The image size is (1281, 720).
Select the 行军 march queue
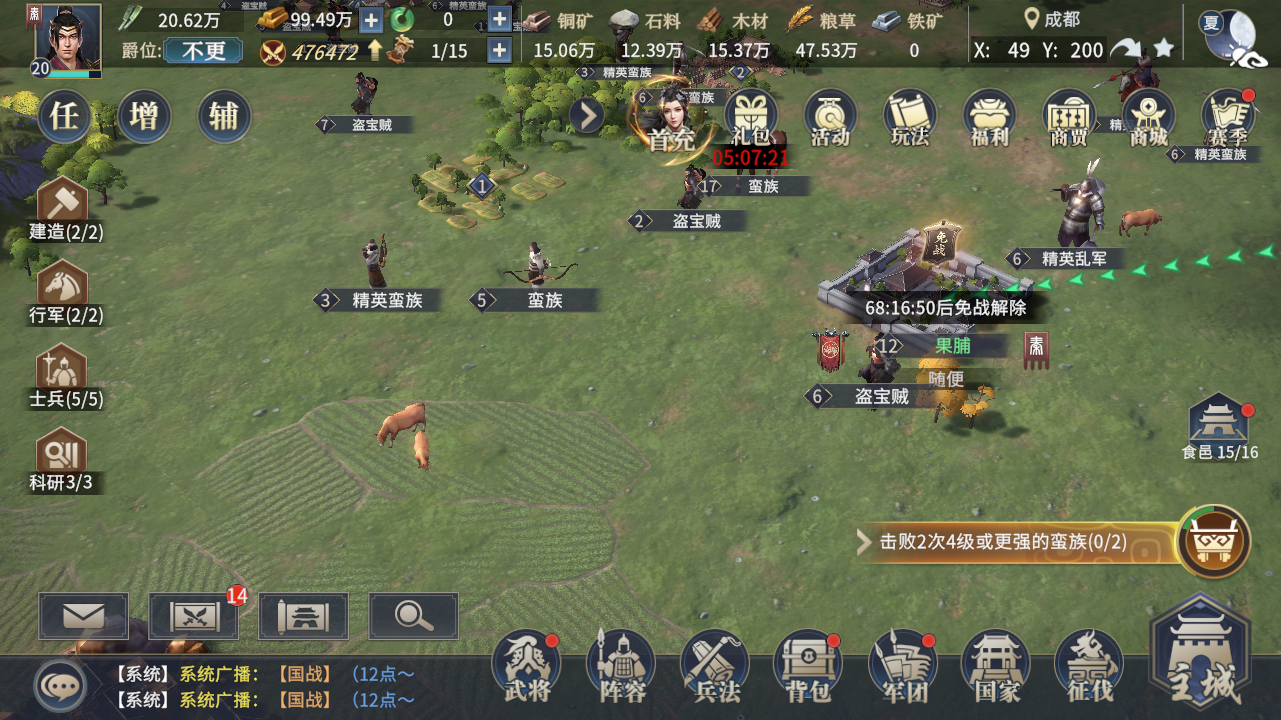click(66, 293)
